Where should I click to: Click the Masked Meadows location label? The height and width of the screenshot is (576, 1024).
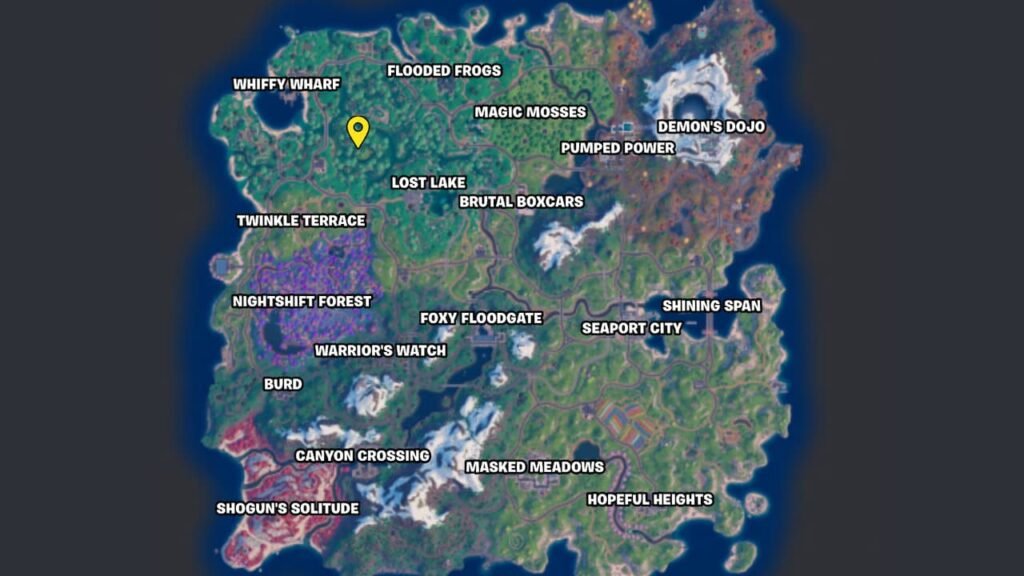pos(535,467)
